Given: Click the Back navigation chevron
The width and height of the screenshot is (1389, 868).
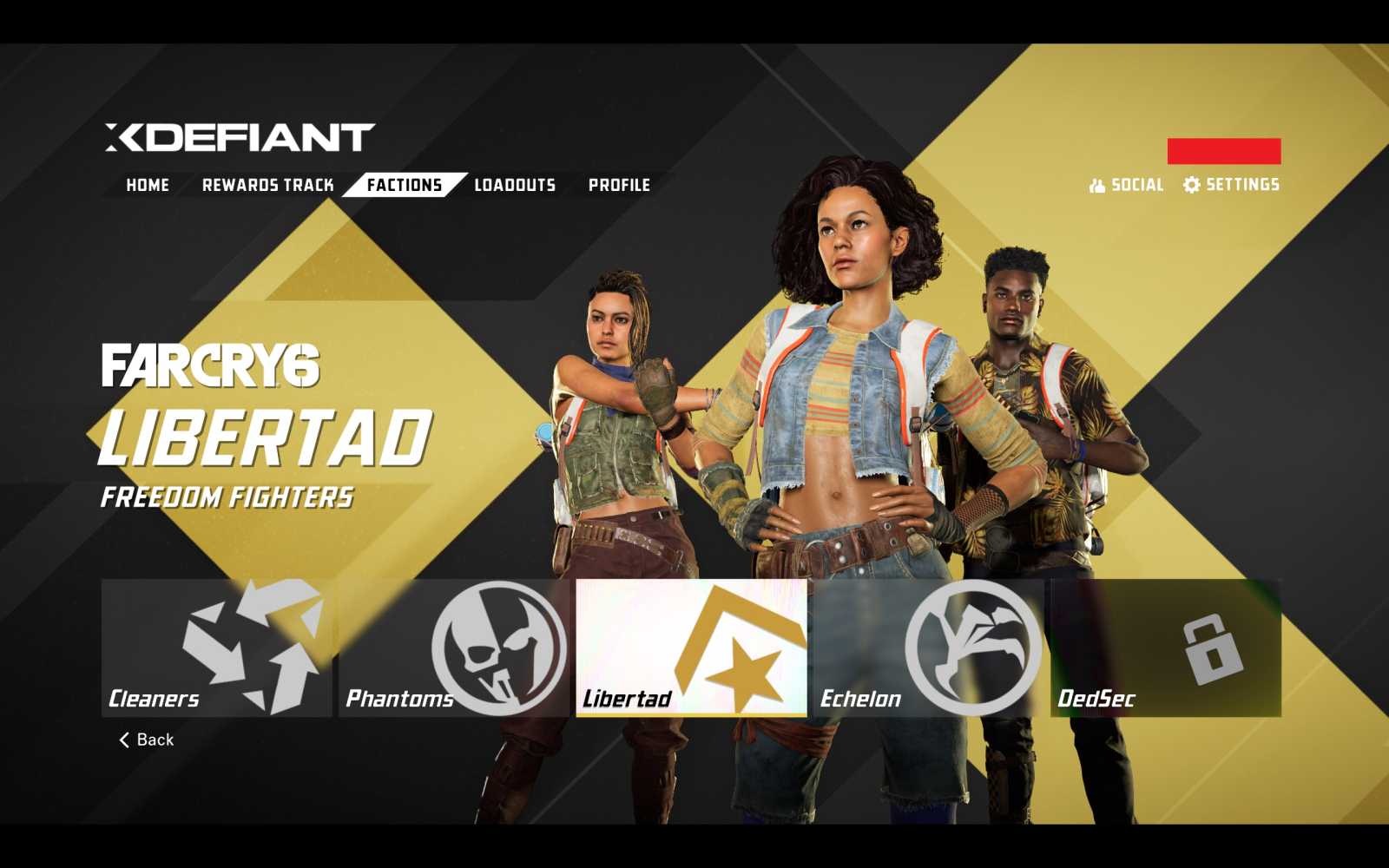Looking at the screenshot, I should [x=122, y=739].
